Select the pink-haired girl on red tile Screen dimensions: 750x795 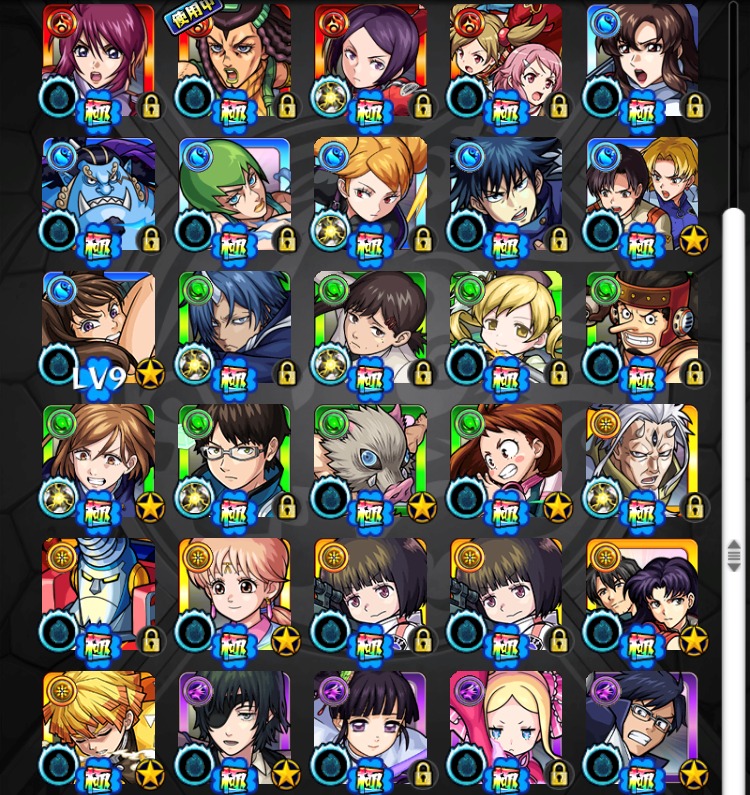(99, 60)
